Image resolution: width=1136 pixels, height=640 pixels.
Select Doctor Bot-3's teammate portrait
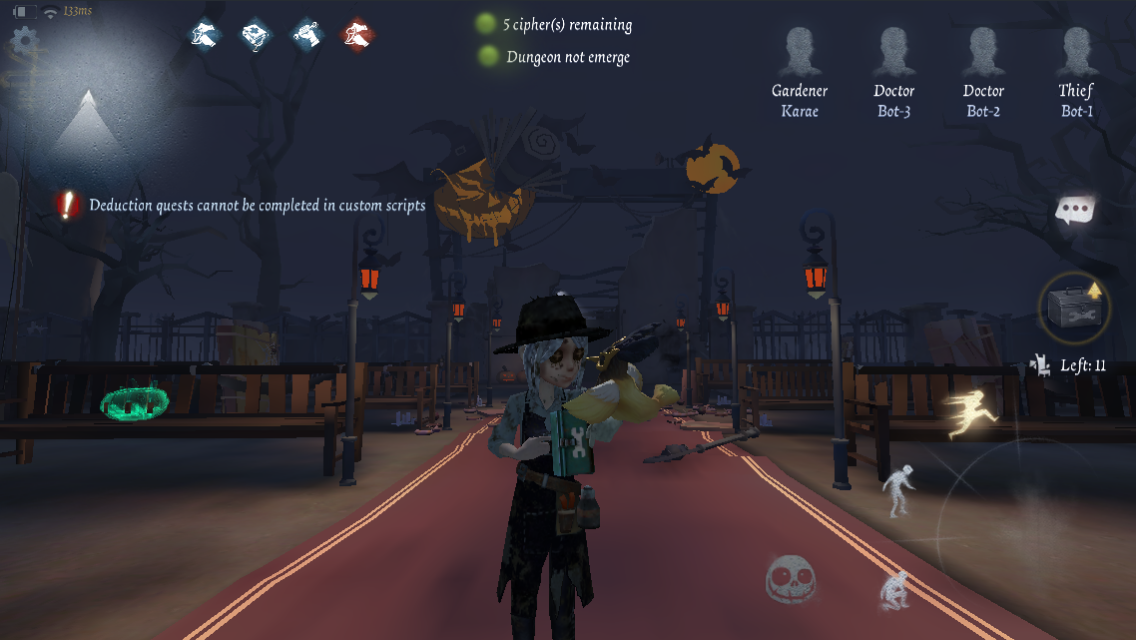(x=893, y=53)
